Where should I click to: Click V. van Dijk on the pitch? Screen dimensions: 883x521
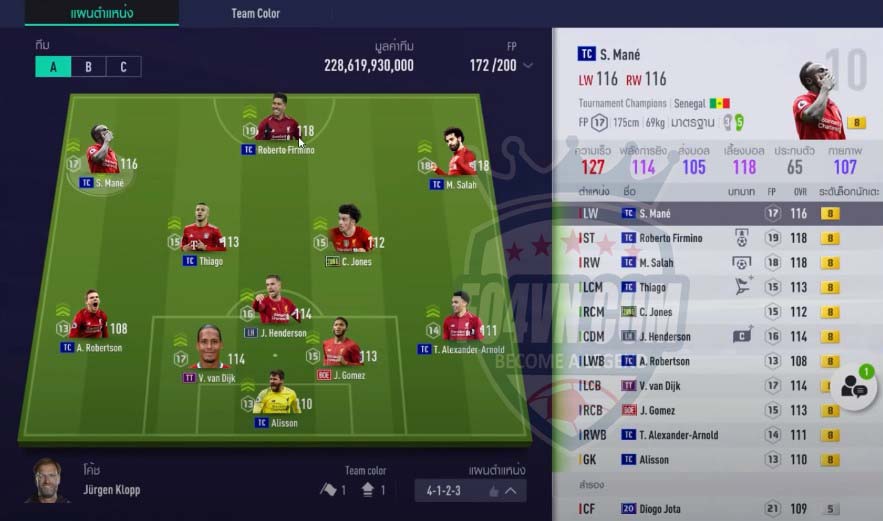pos(211,352)
